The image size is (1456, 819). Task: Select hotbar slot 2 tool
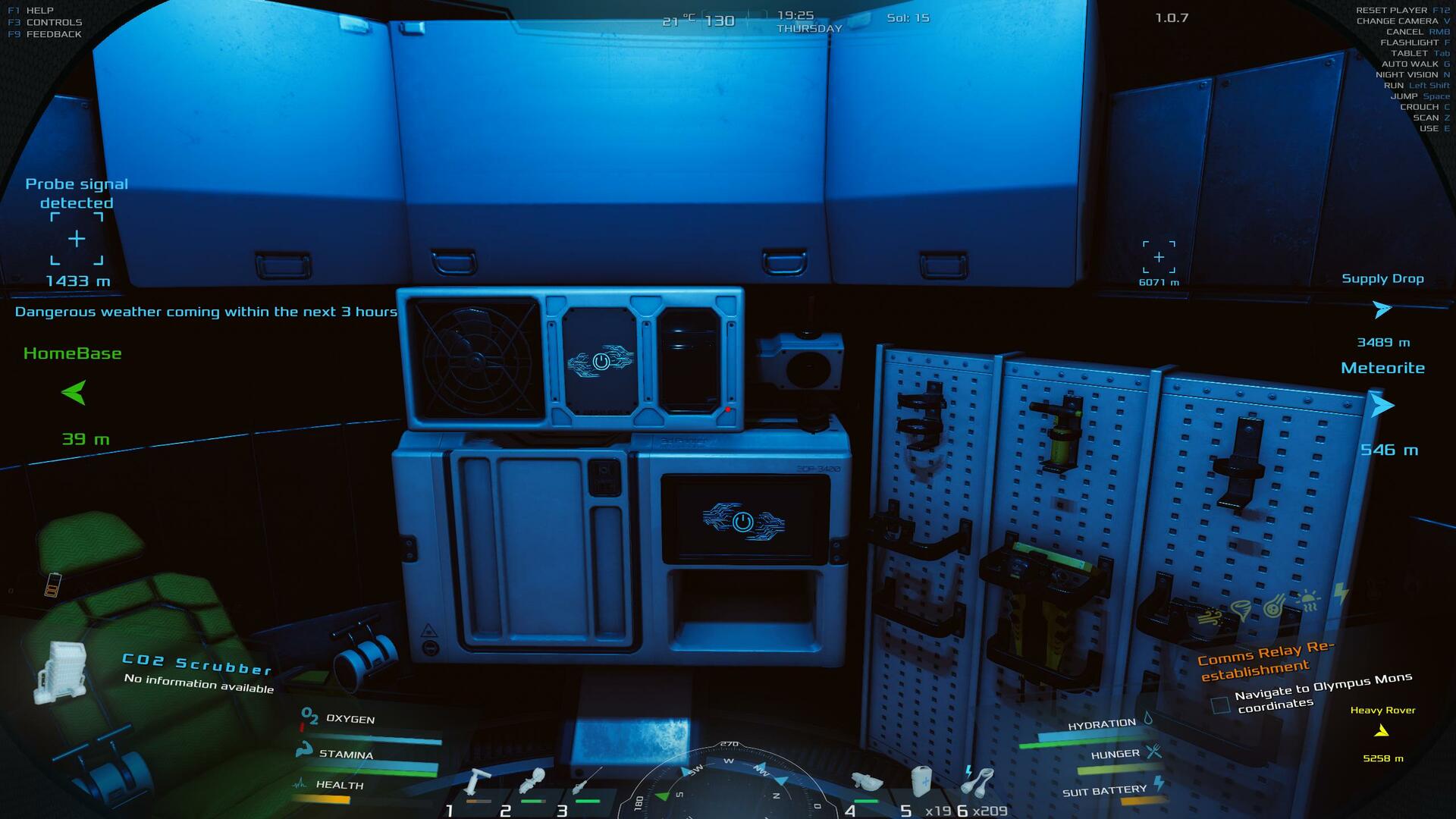click(532, 780)
